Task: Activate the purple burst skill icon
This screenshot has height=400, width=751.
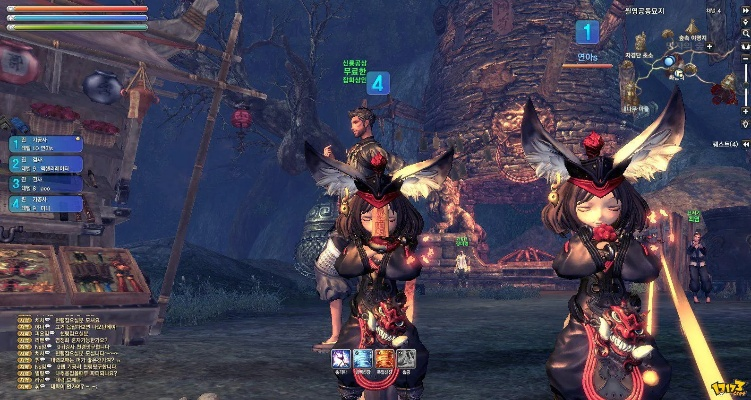Action: pyautogui.click(x=342, y=358)
